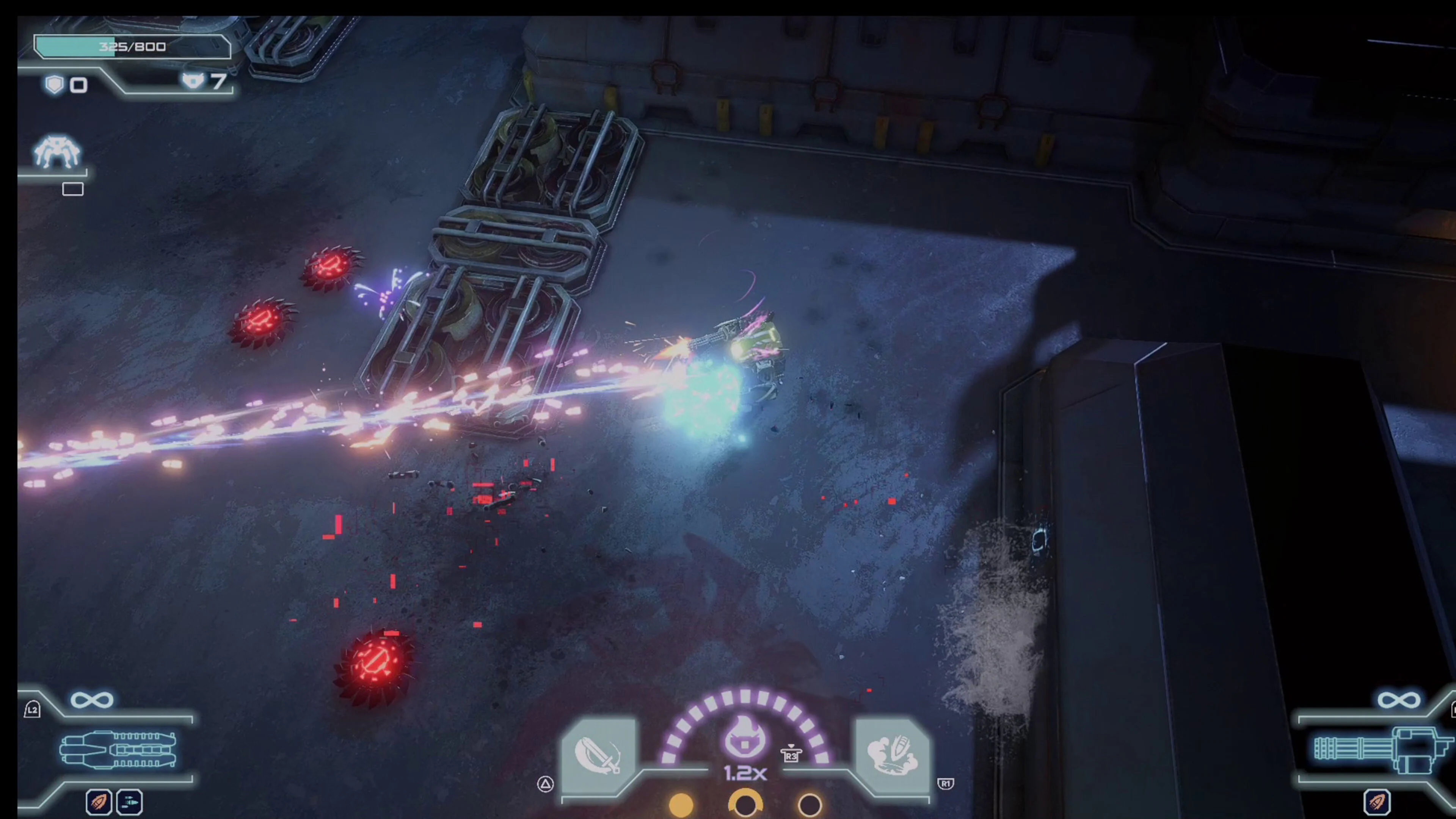Select the orange rocket upgrade icon

(x=99, y=802)
